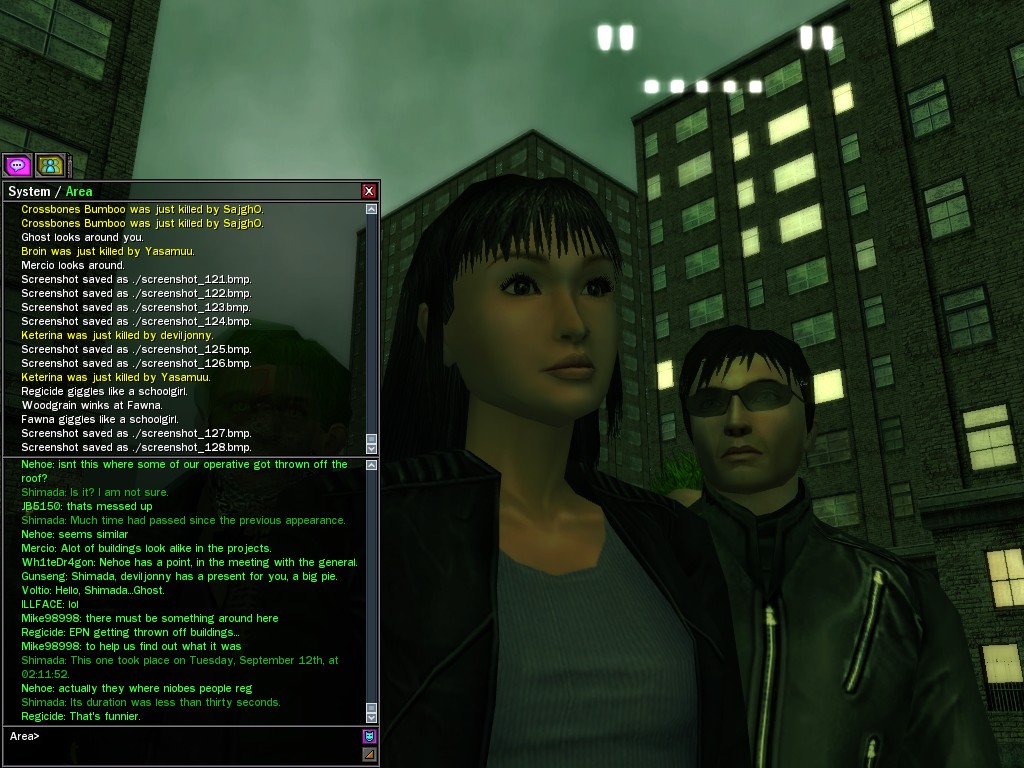Click the area chat scroll-down arrow
This screenshot has width=1024, height=768.
pos(372,717)
